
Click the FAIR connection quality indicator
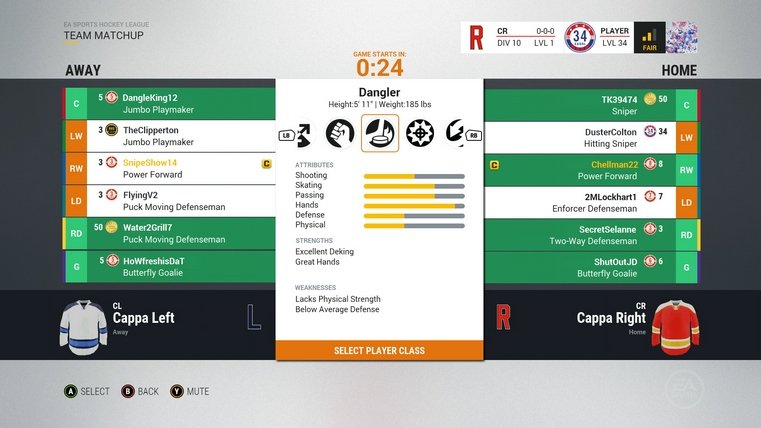(649, 37)
